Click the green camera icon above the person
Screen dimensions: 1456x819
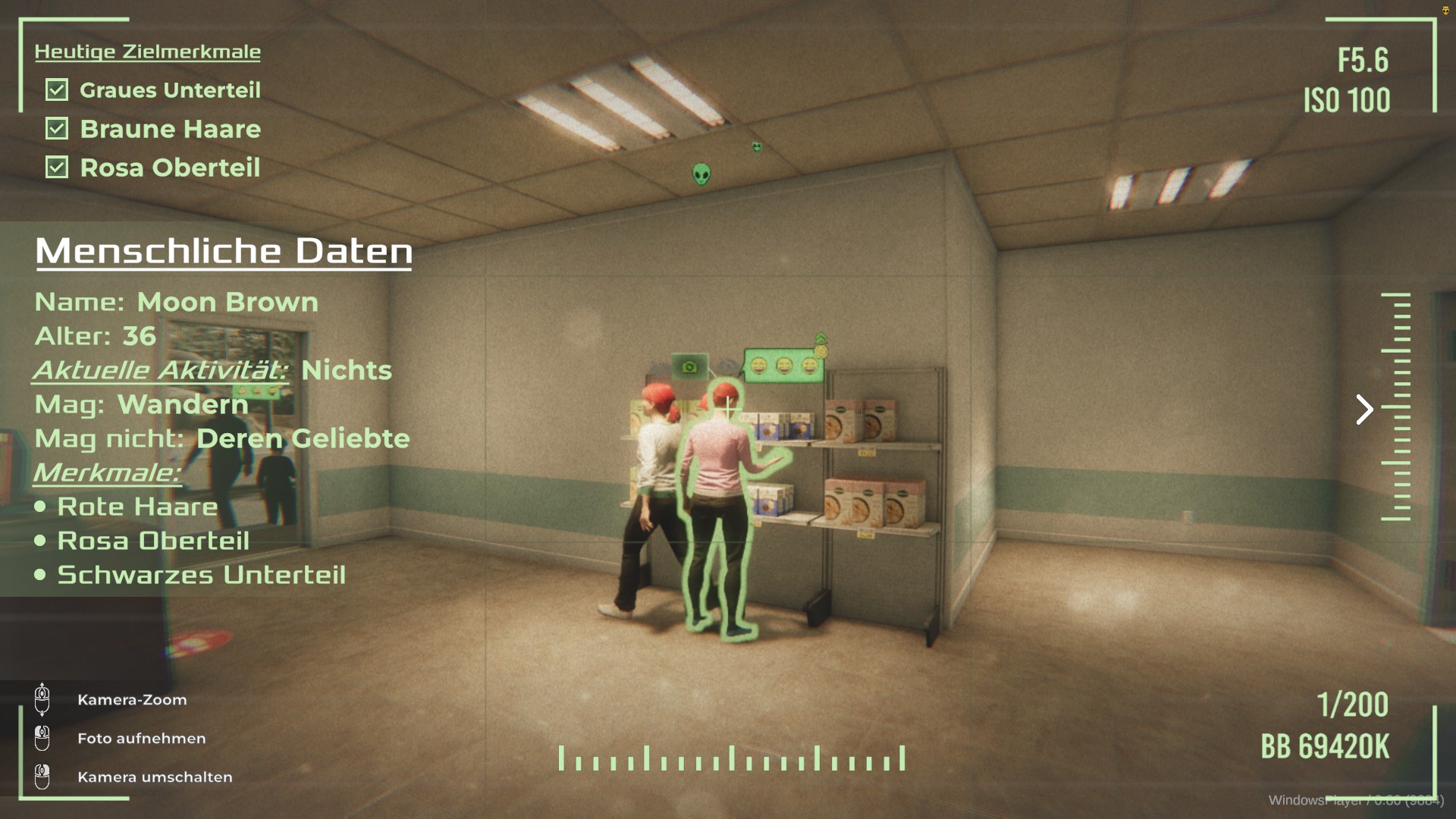click(x=689, y=367)
